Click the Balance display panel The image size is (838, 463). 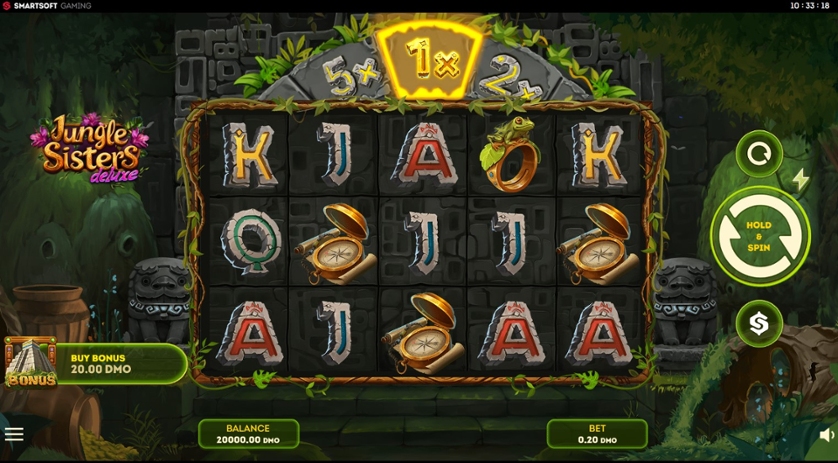point(248,434)
